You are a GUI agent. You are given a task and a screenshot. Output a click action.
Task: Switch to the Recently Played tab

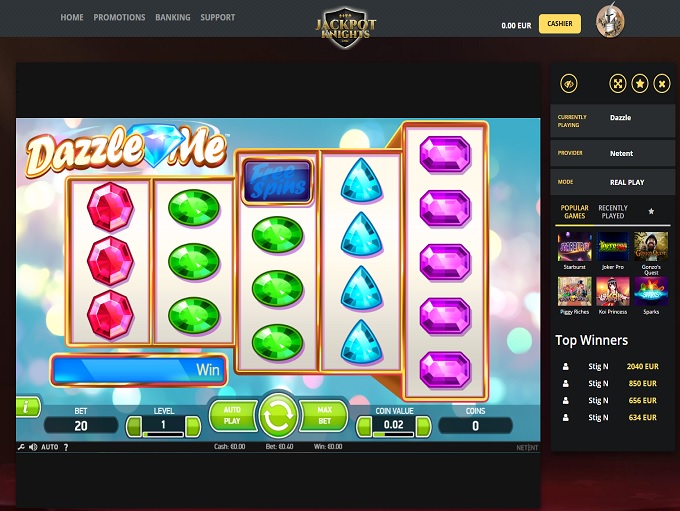tap(613, 212)
